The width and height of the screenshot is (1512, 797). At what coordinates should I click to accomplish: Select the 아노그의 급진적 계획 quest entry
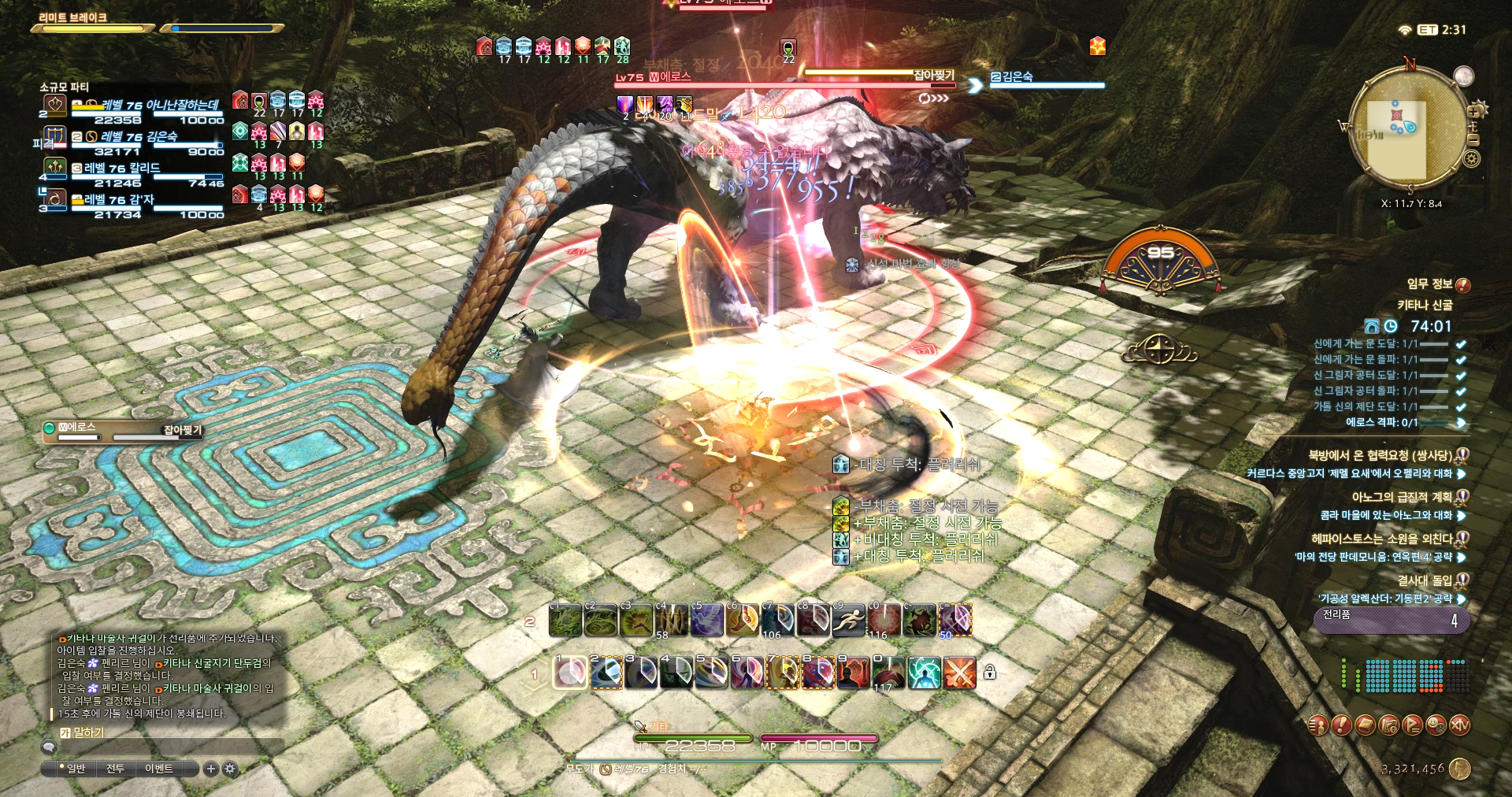point(1401,497)
